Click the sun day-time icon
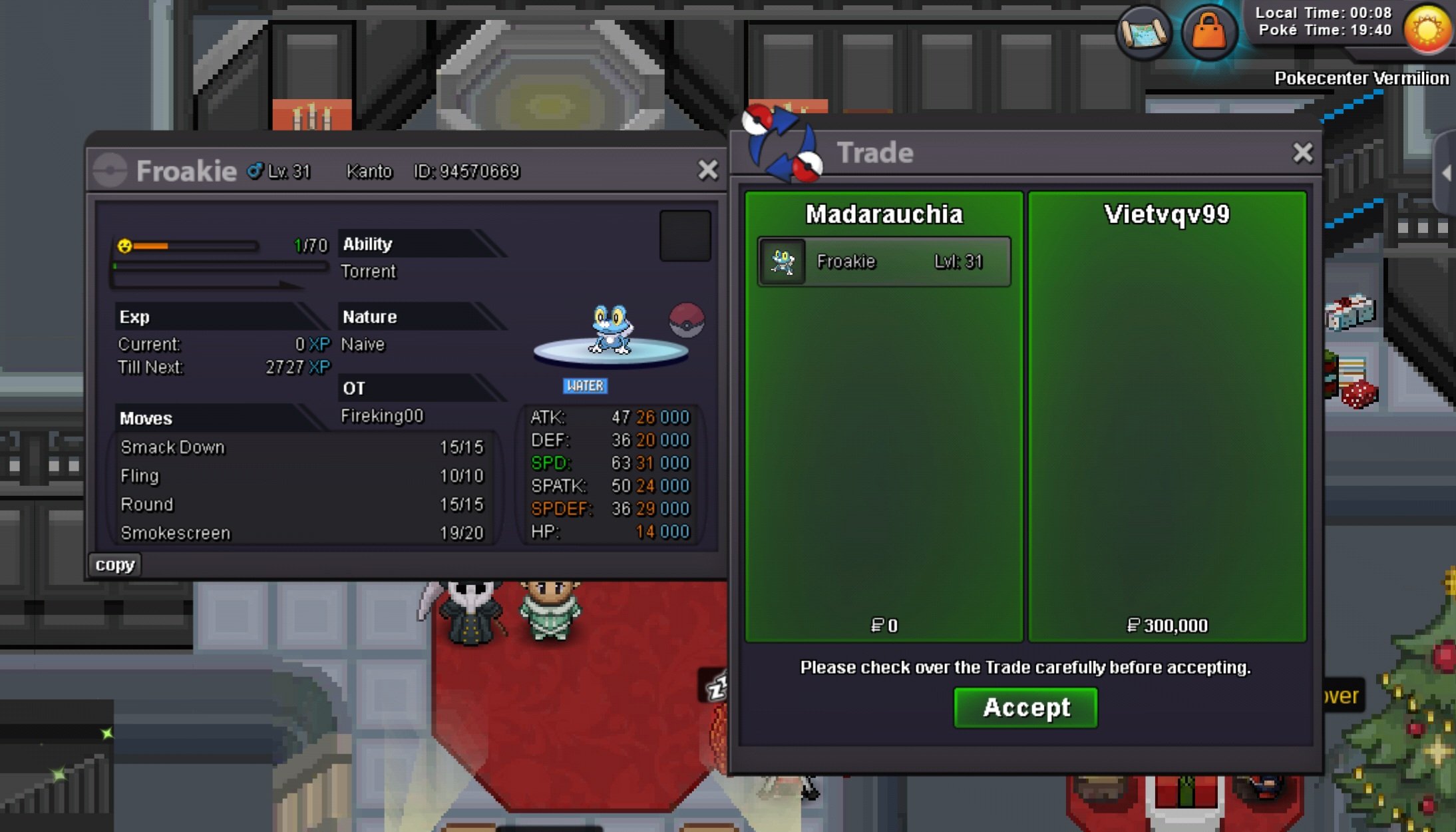This screenshot has height=832, width=1456. pyautogui.click(x=1427, y=29)
